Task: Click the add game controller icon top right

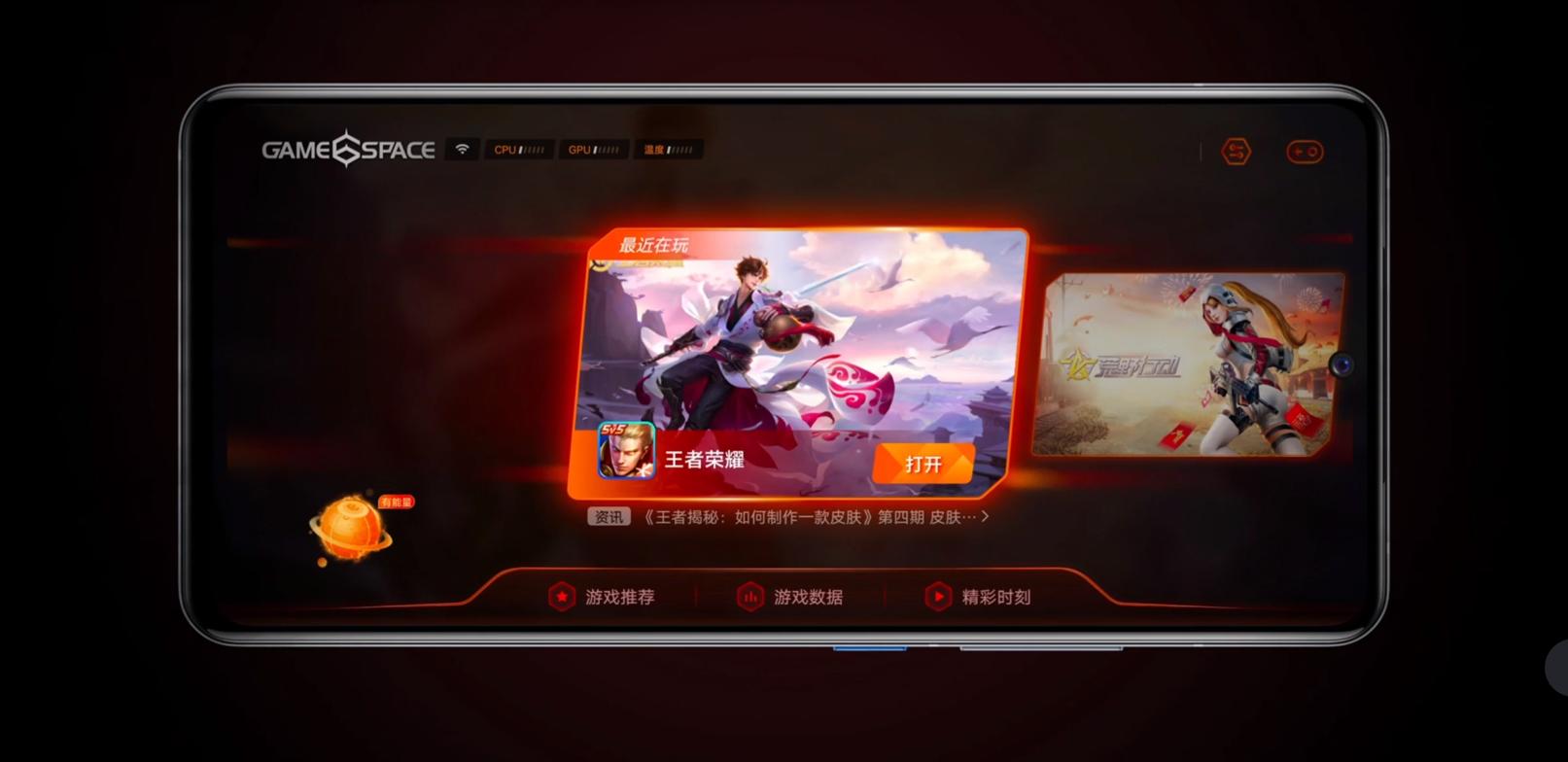Action: click(x=1306, y=152)
